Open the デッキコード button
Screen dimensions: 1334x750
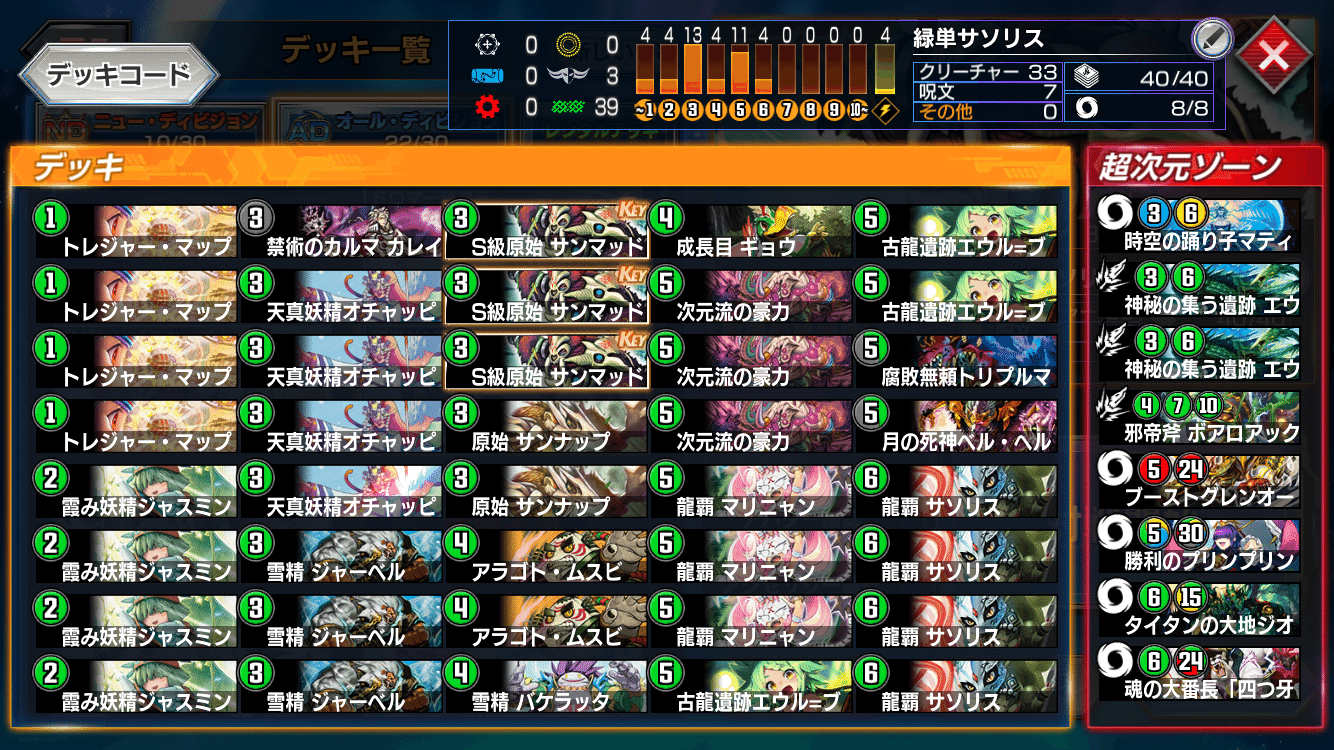pos(118,74)
